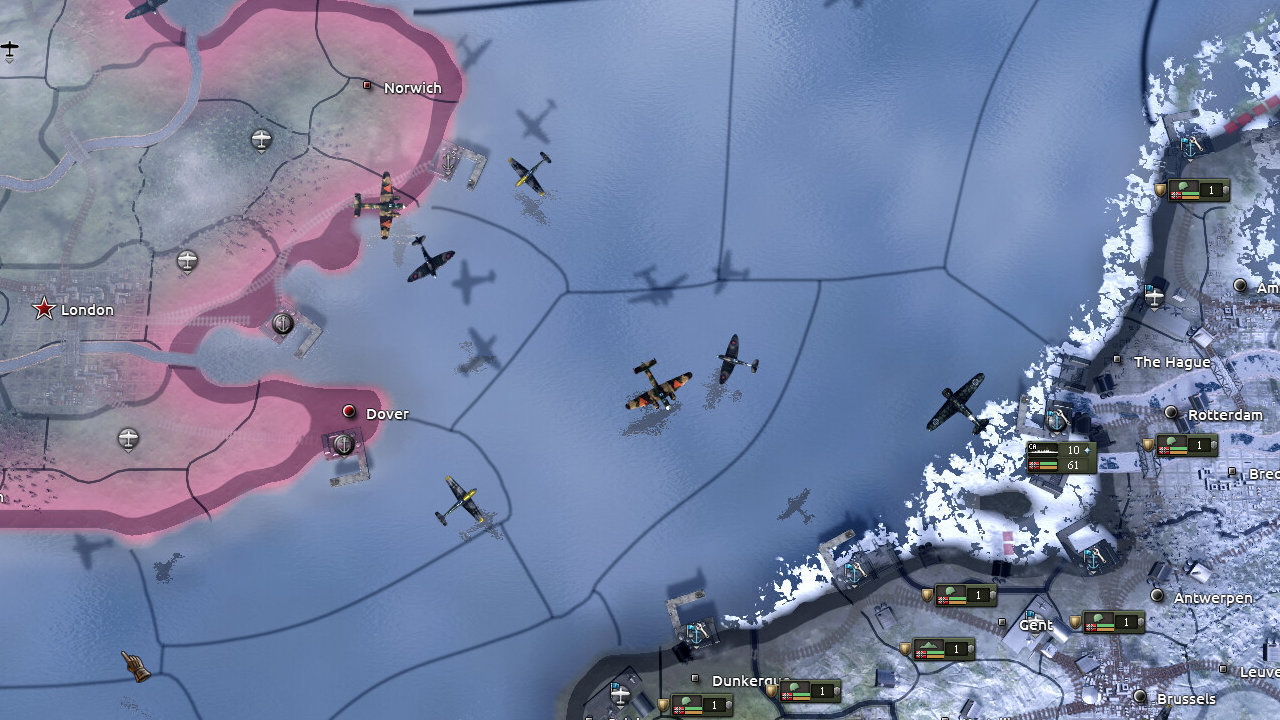The image size is (1280, 720).
Task: Select the Spitfire fighter over the Channel
Action: [733, 360]
